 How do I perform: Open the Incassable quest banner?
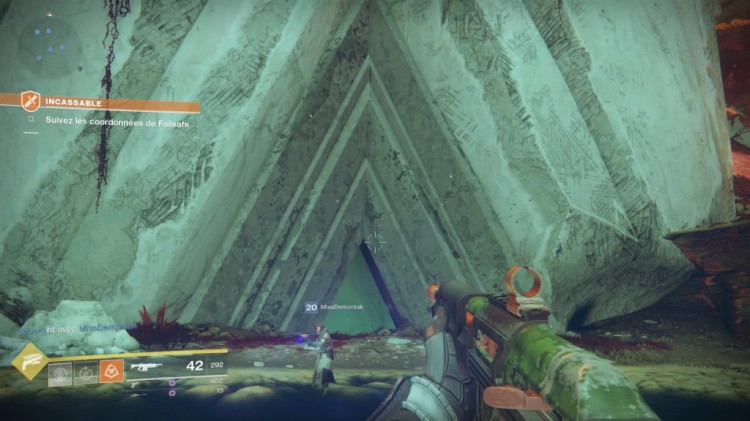click(110, 102)
